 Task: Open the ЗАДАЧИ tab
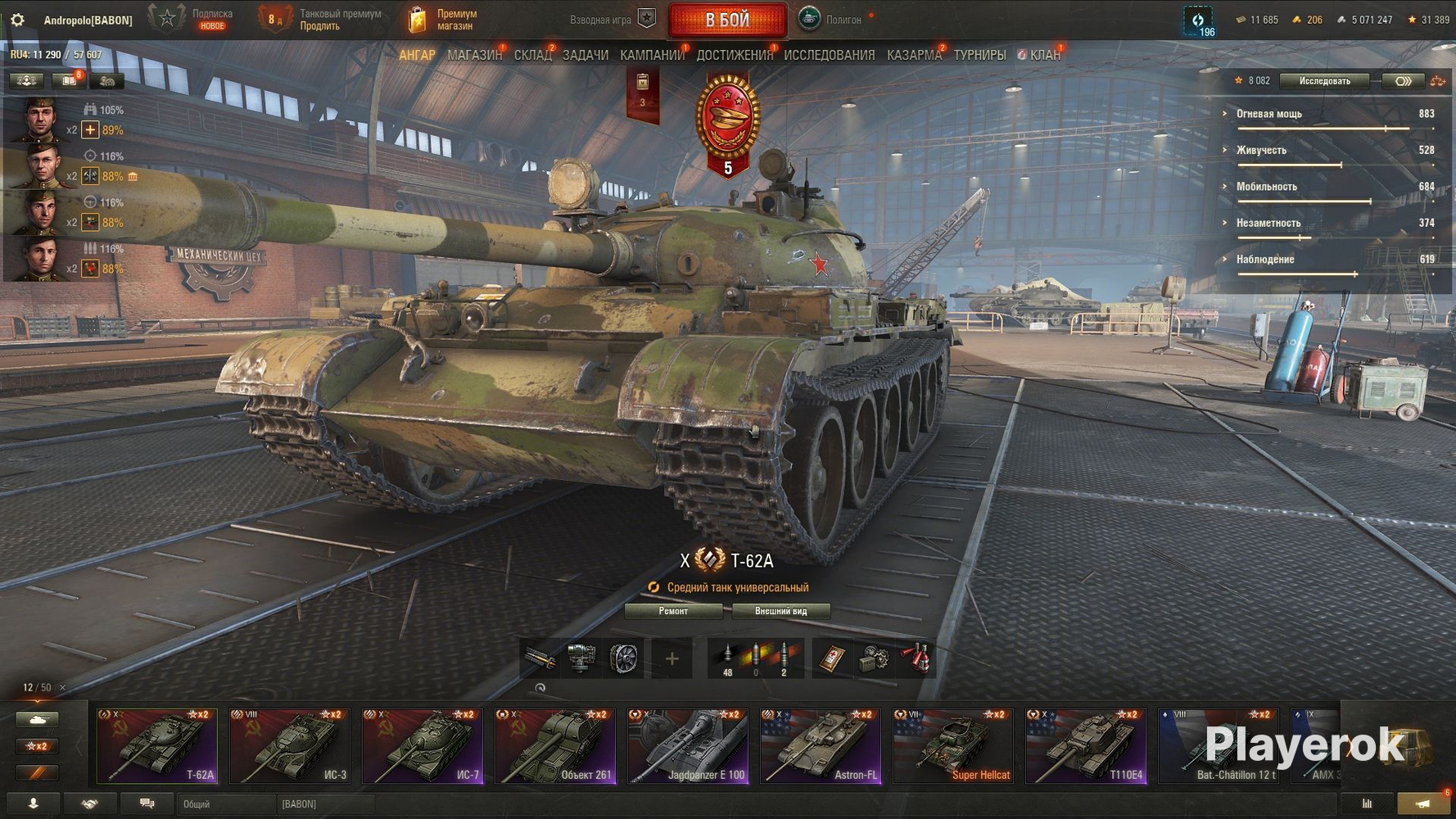click(585, 55)
